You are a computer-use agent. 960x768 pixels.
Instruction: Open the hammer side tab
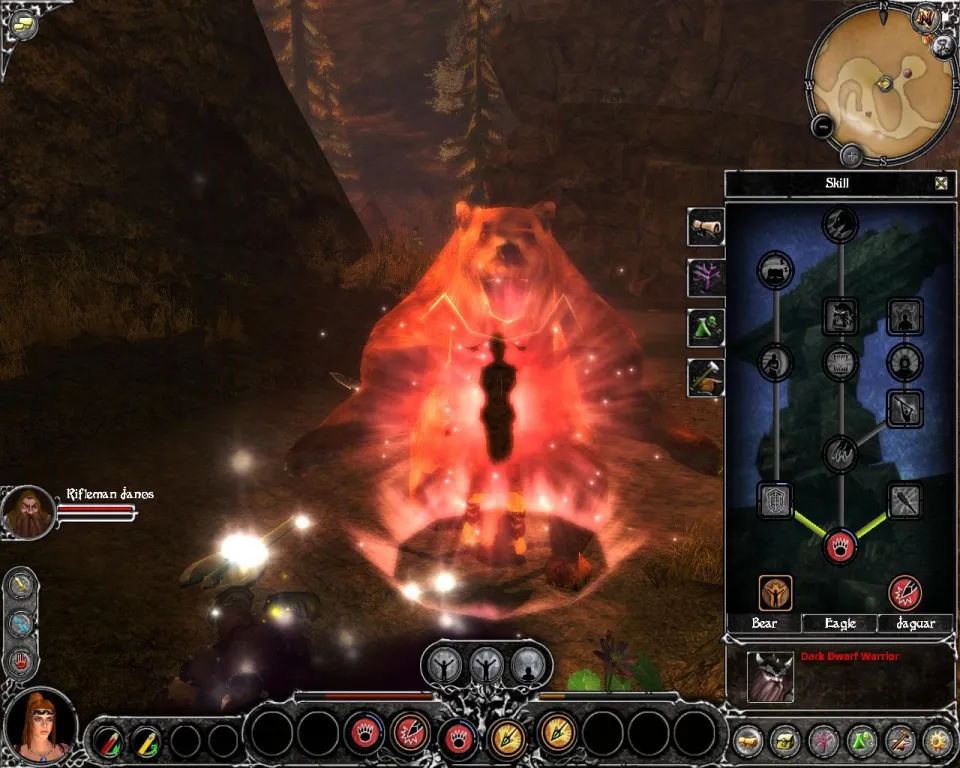tap(705, 377)
